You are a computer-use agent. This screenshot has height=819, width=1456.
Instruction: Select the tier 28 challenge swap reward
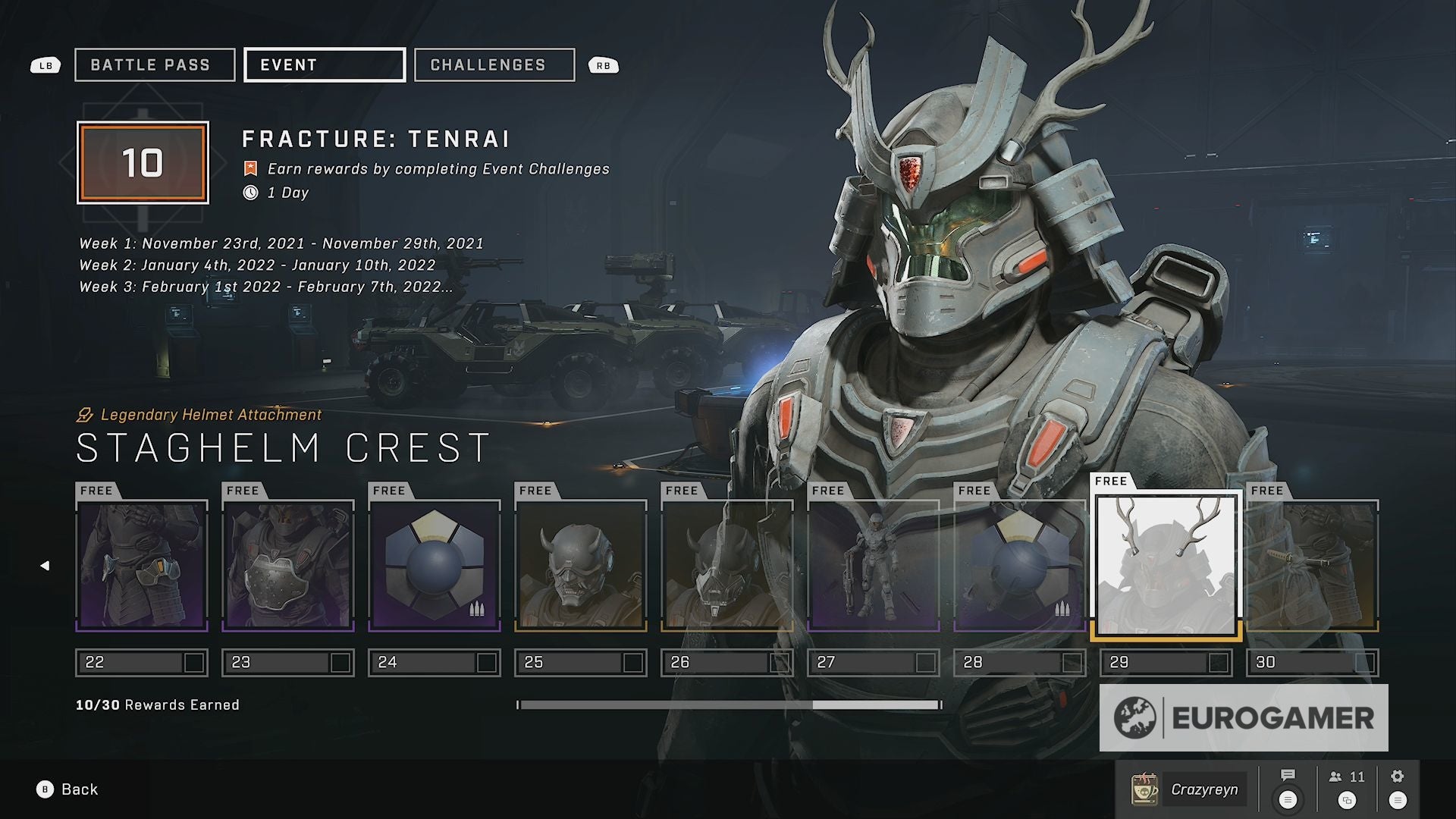(1020, 566)
